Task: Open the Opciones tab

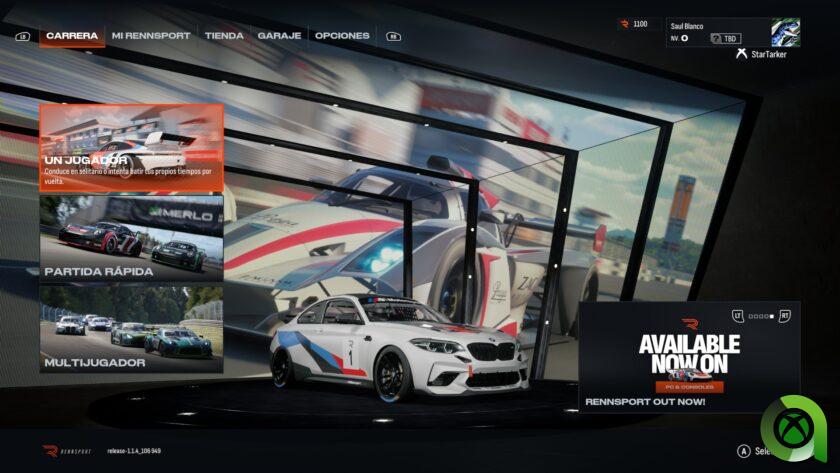Action: [x=342, y=36]
